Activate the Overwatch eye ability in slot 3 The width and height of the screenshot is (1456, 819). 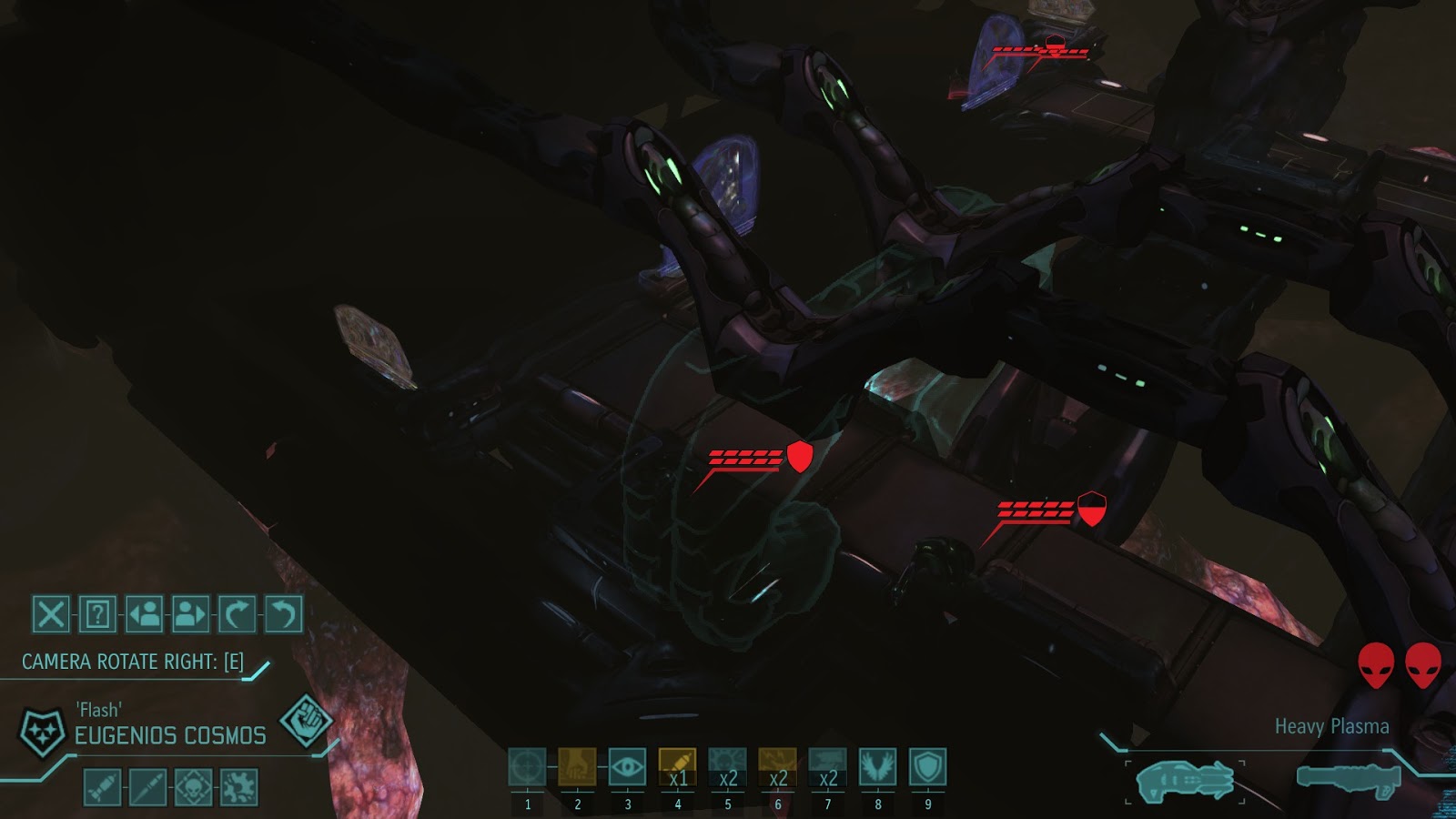point(627,769)
